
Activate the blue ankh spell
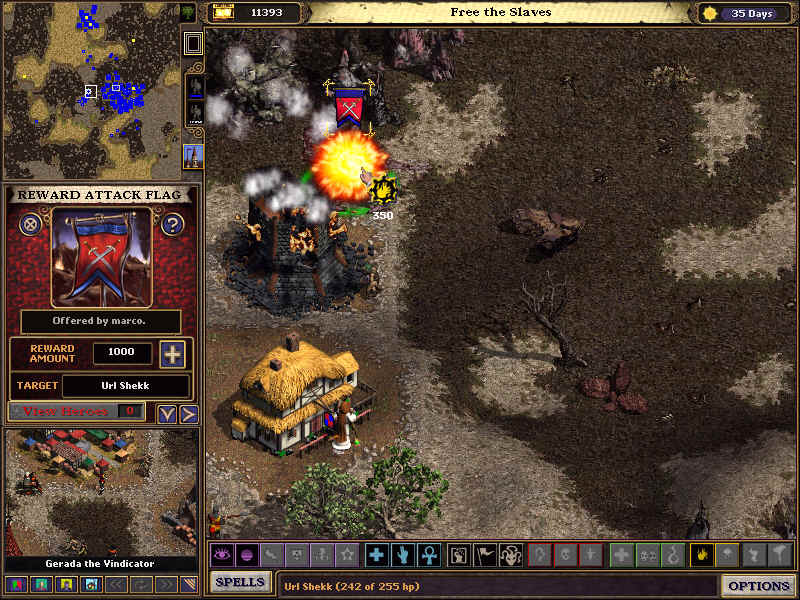pos(428,555)
